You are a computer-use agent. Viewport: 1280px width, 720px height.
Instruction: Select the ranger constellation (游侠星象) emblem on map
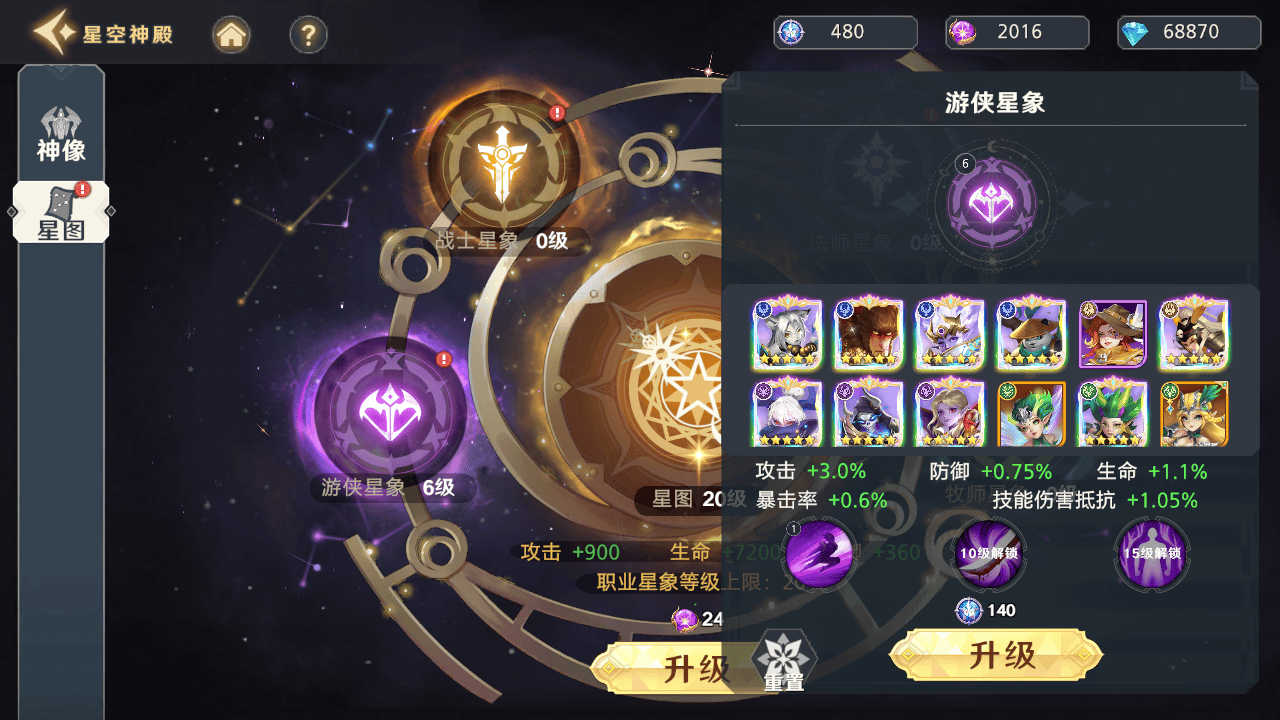point(388,412)
